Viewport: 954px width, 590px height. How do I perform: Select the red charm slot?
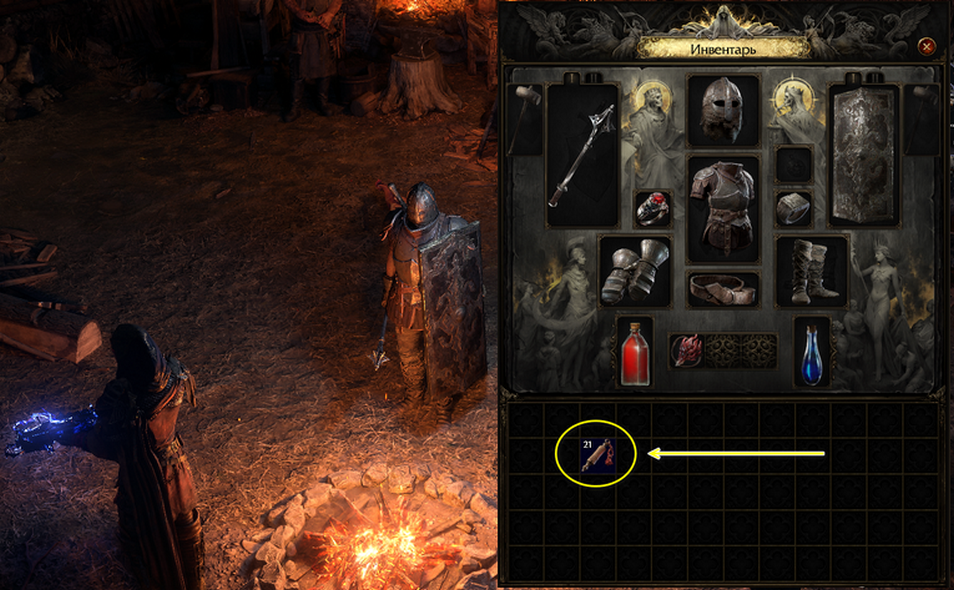tap(688, 351)
